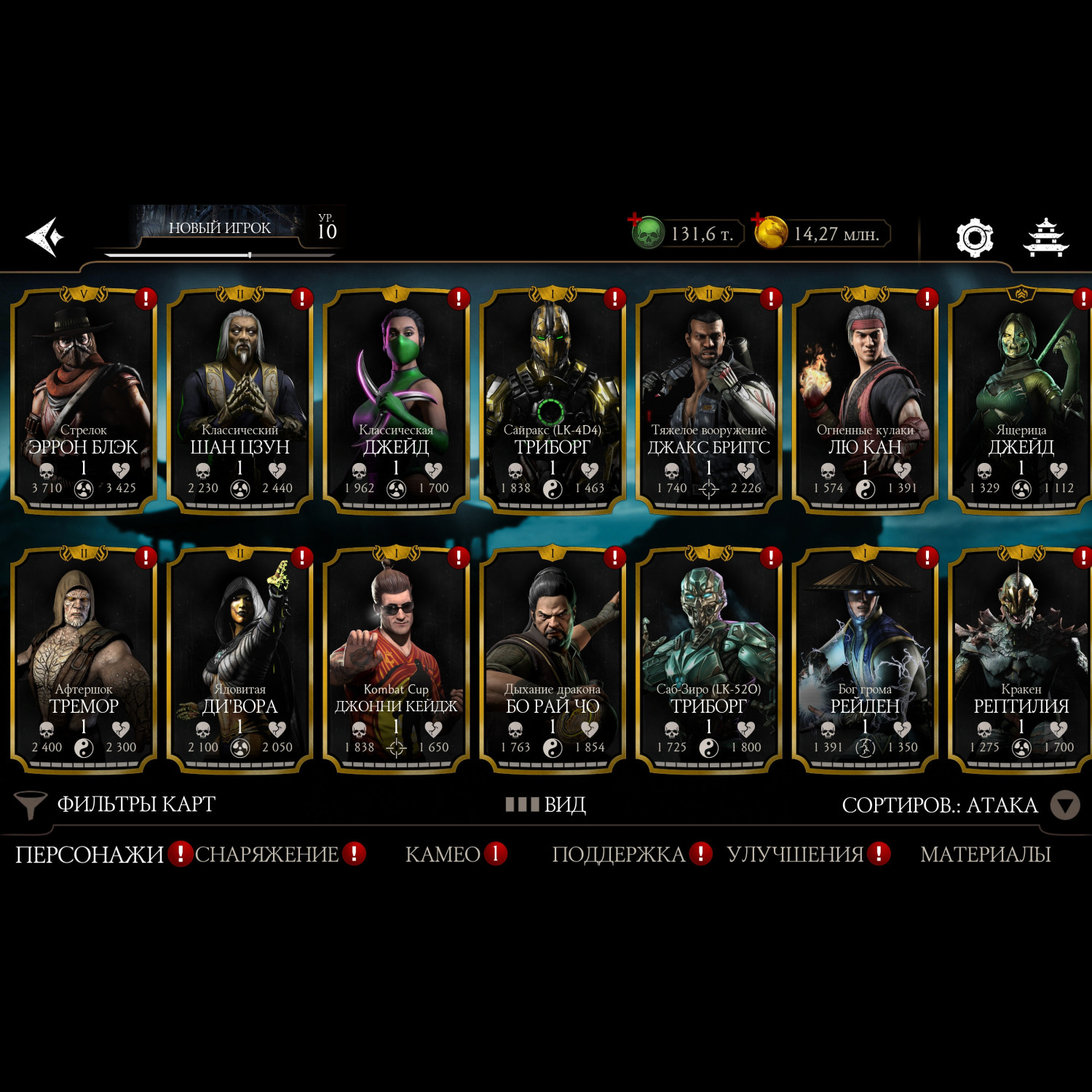Screen dimensions: 1092x1092
Task: Choose the Шан Цзун card
Action: point(240,400)
